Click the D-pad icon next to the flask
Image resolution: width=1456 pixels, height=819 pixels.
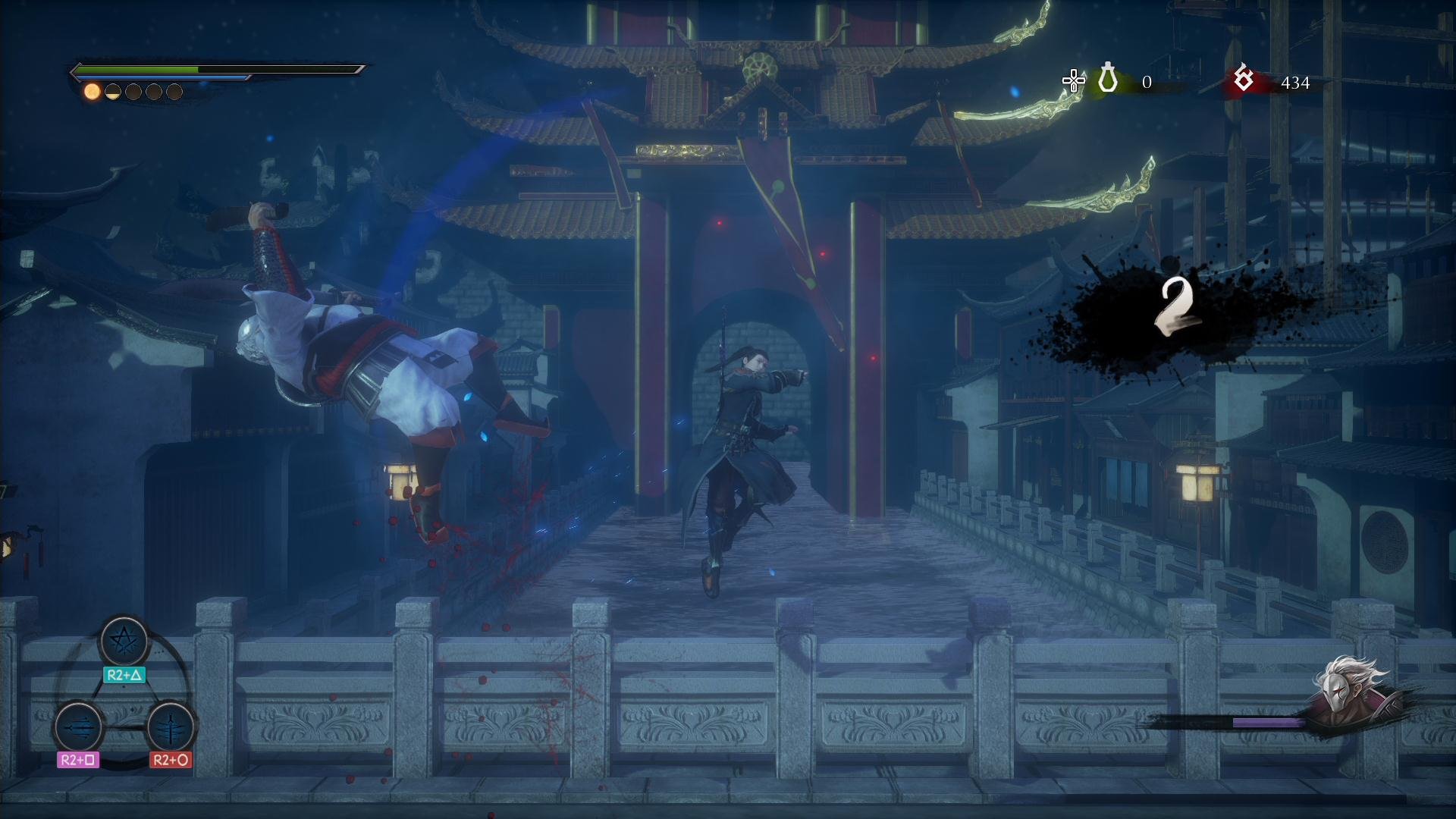pyautogui.click(x=1072, y=78)
